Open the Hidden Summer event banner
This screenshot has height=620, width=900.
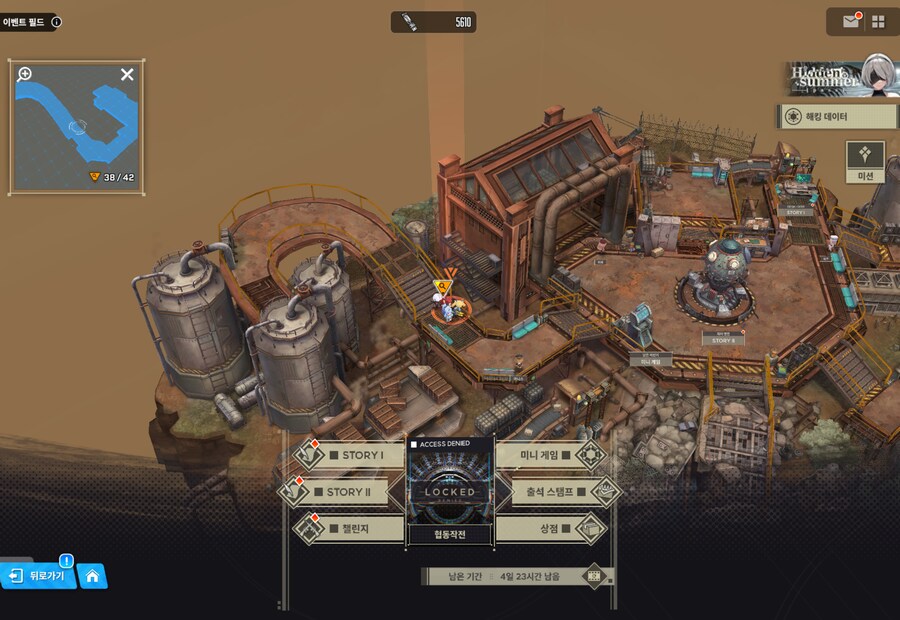(x=838, y=78)
